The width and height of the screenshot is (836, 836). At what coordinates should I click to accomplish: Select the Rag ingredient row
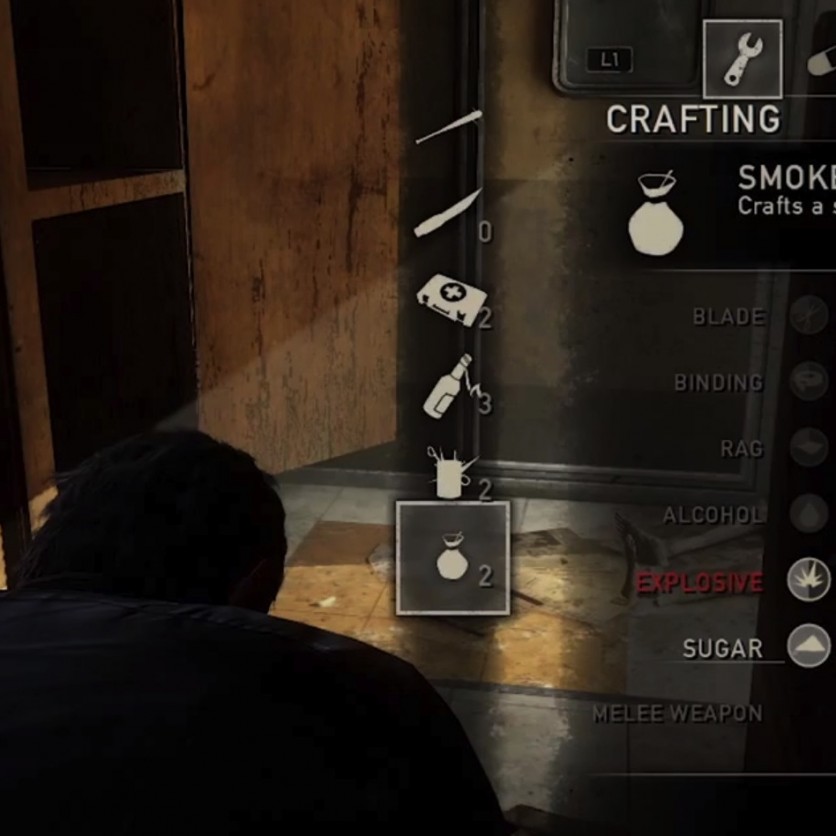tap(742, 449)
